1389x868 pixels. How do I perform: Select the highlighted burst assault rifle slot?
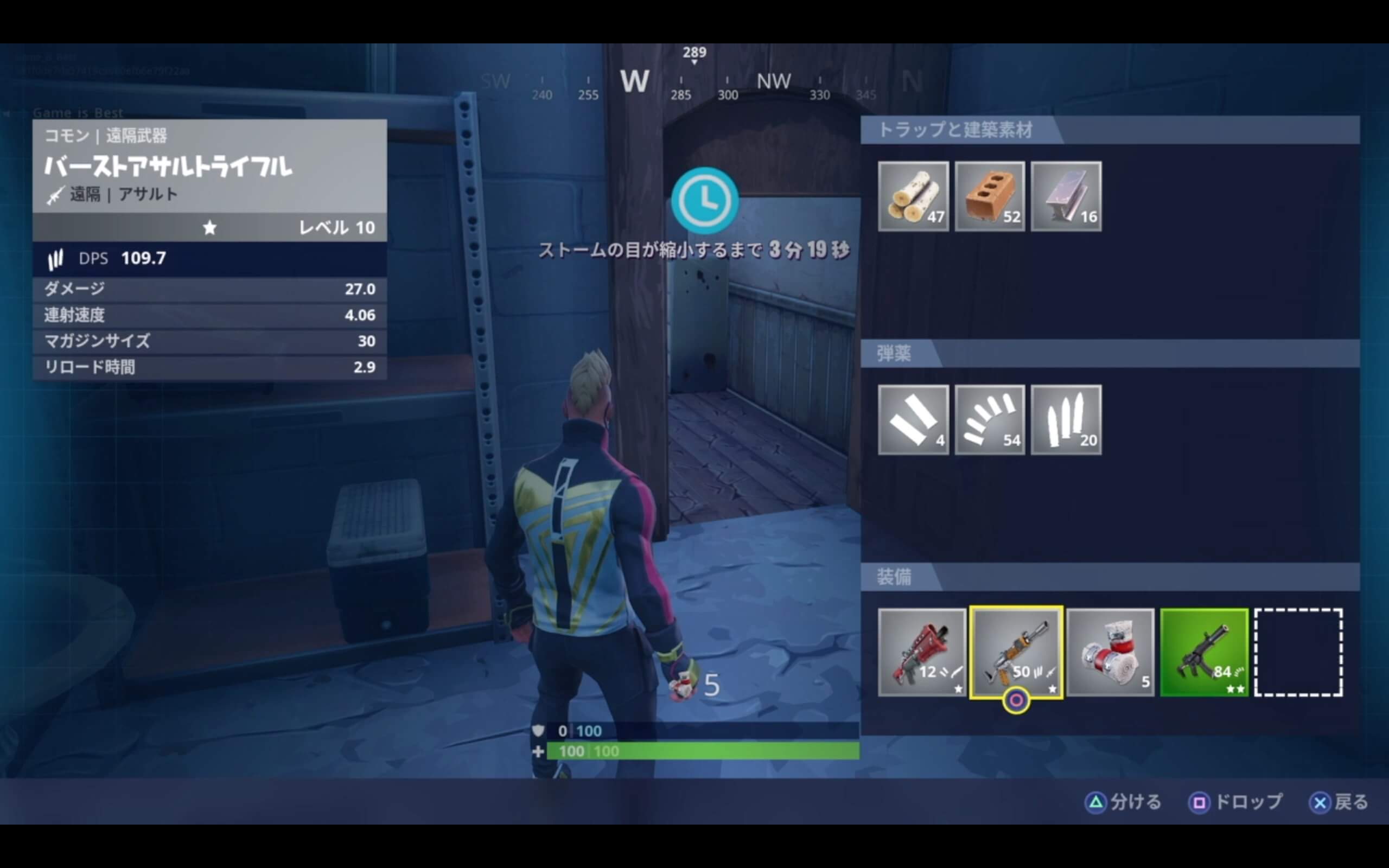[1016, 652]
